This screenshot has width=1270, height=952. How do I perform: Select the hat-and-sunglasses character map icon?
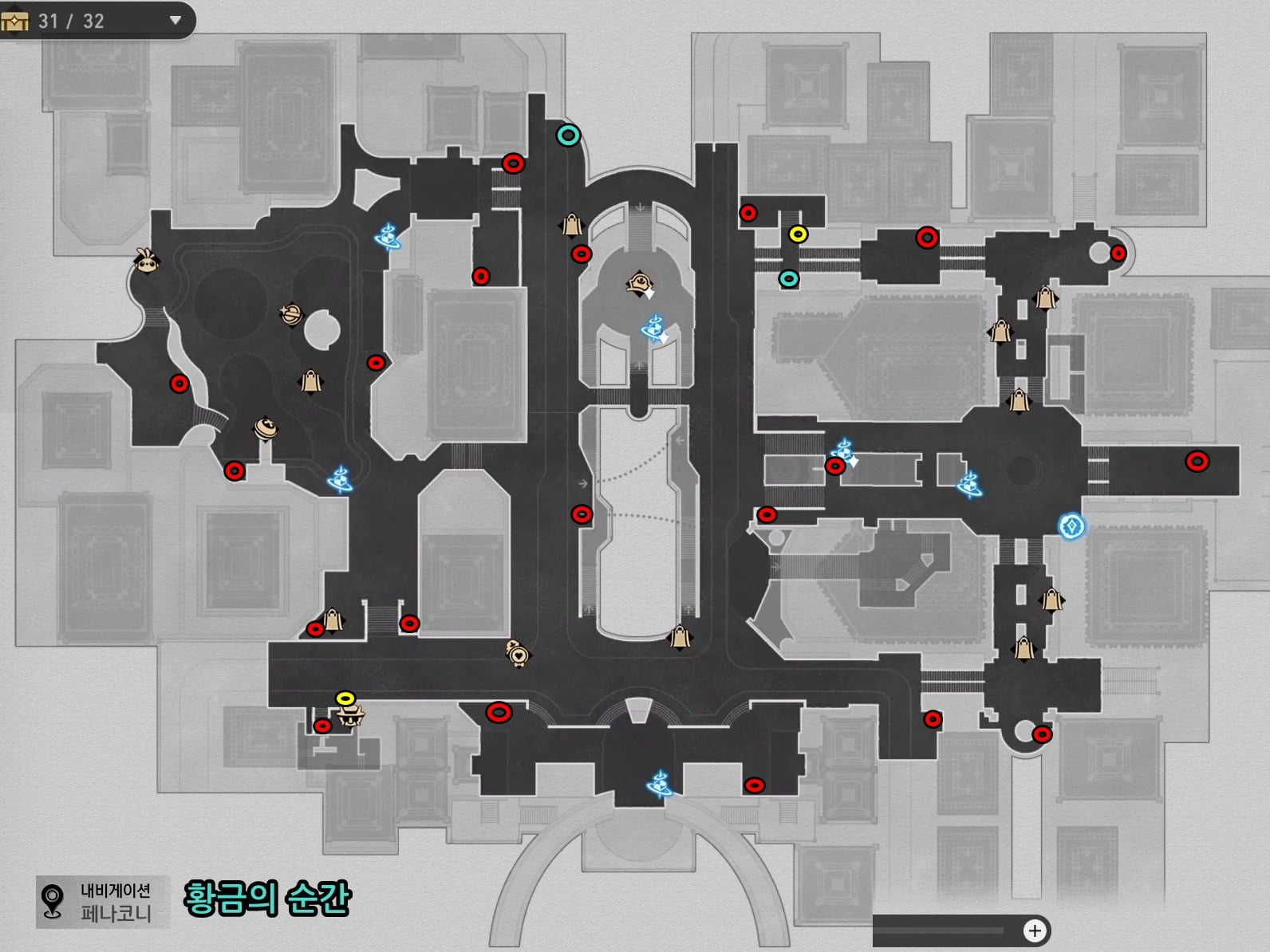(349, 715)
